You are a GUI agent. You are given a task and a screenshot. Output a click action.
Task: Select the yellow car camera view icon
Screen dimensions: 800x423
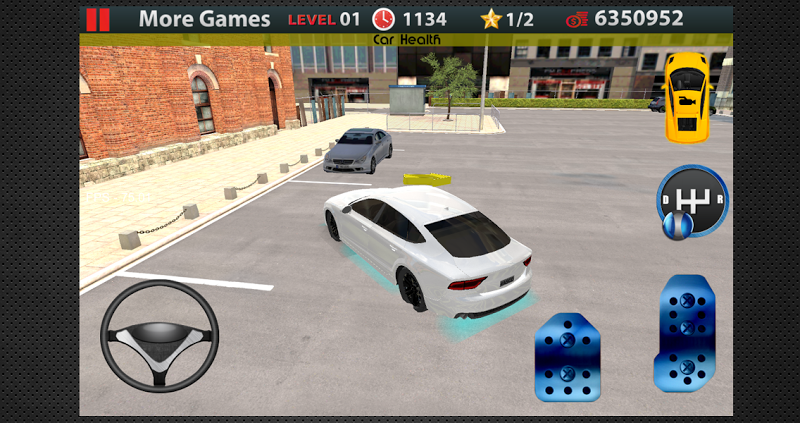[688, 95]
